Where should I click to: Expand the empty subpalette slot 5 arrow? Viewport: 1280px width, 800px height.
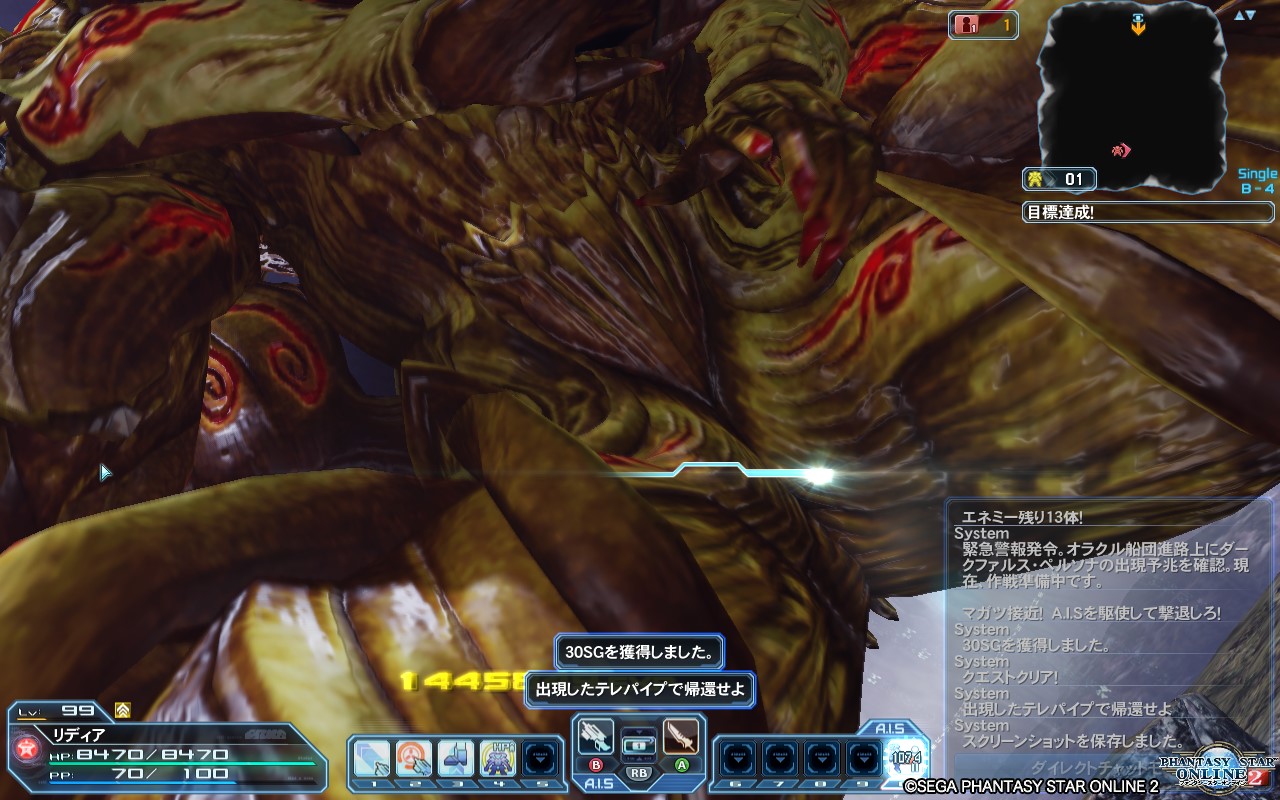click(x=540, y=757)
